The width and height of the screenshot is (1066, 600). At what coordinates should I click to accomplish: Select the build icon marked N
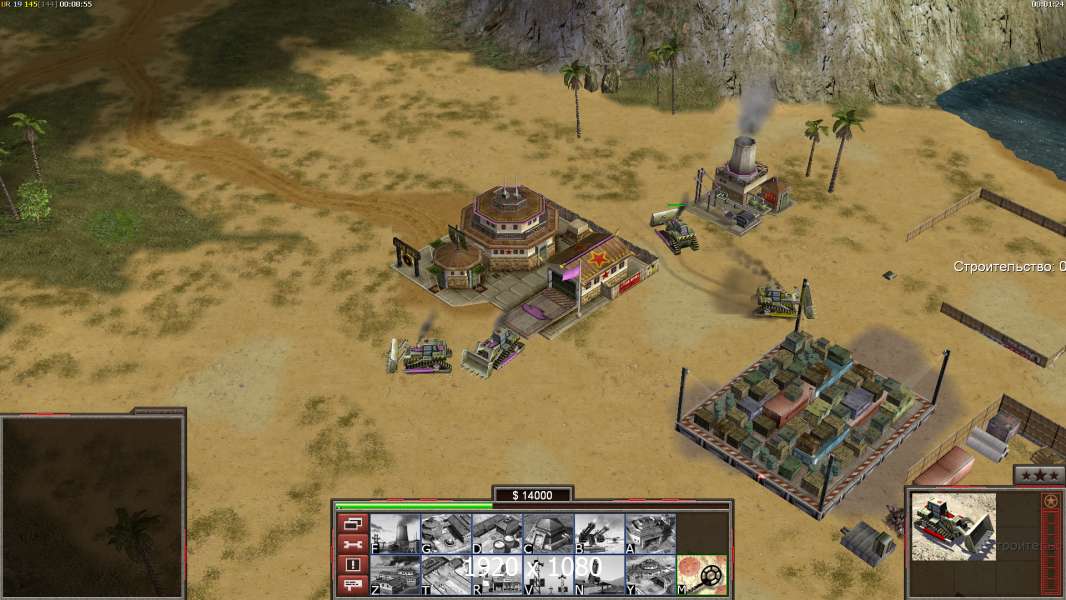[599, 575]
